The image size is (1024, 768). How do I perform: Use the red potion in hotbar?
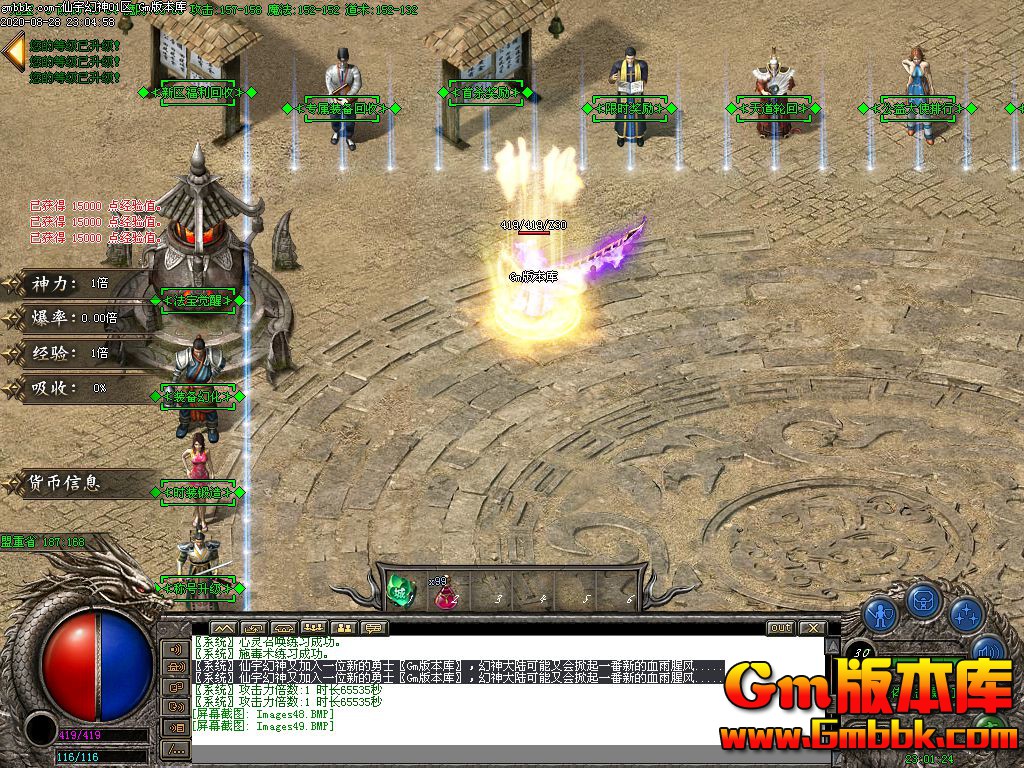444,593
